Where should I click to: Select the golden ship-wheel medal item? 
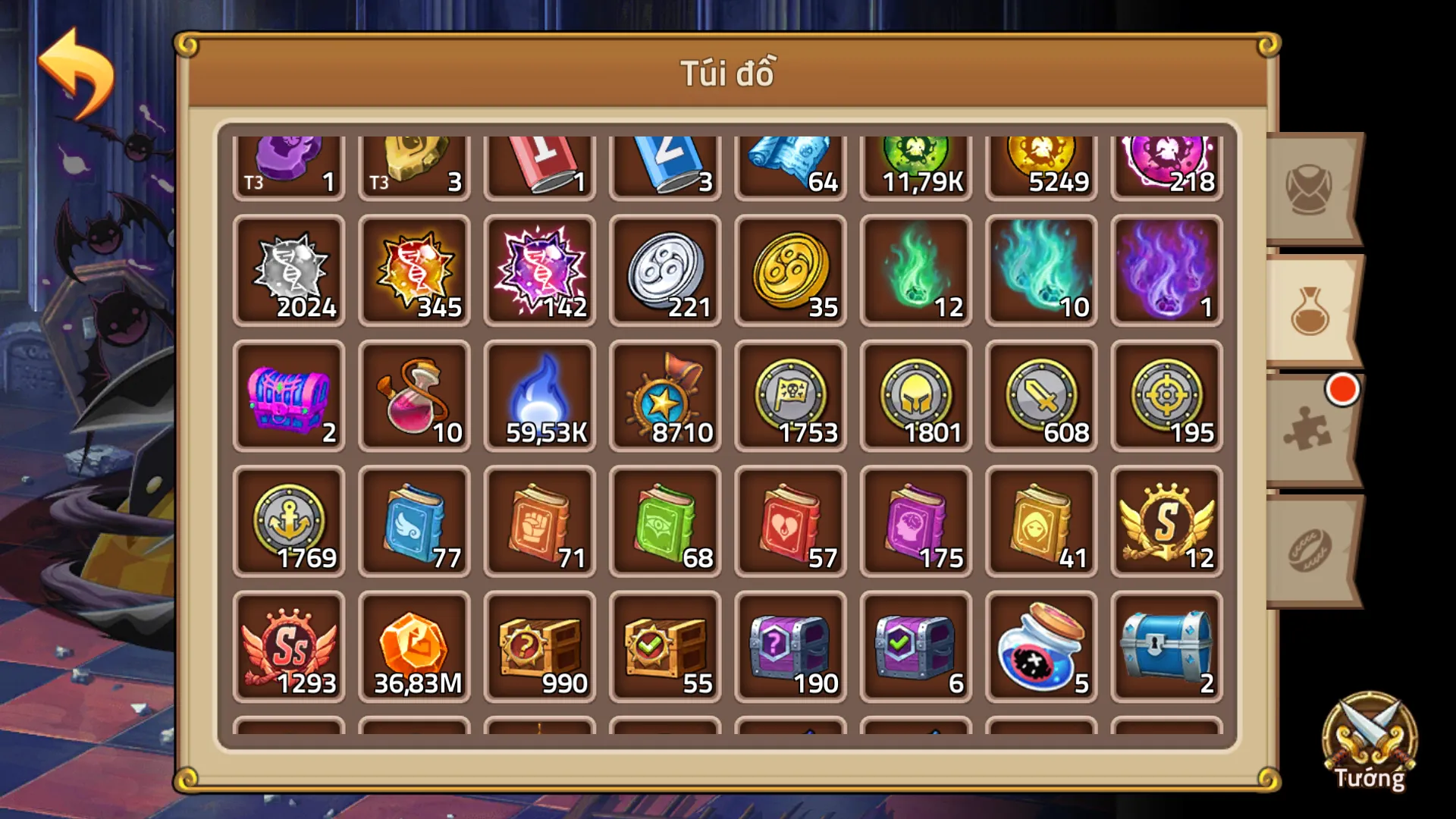click(664, 397)
